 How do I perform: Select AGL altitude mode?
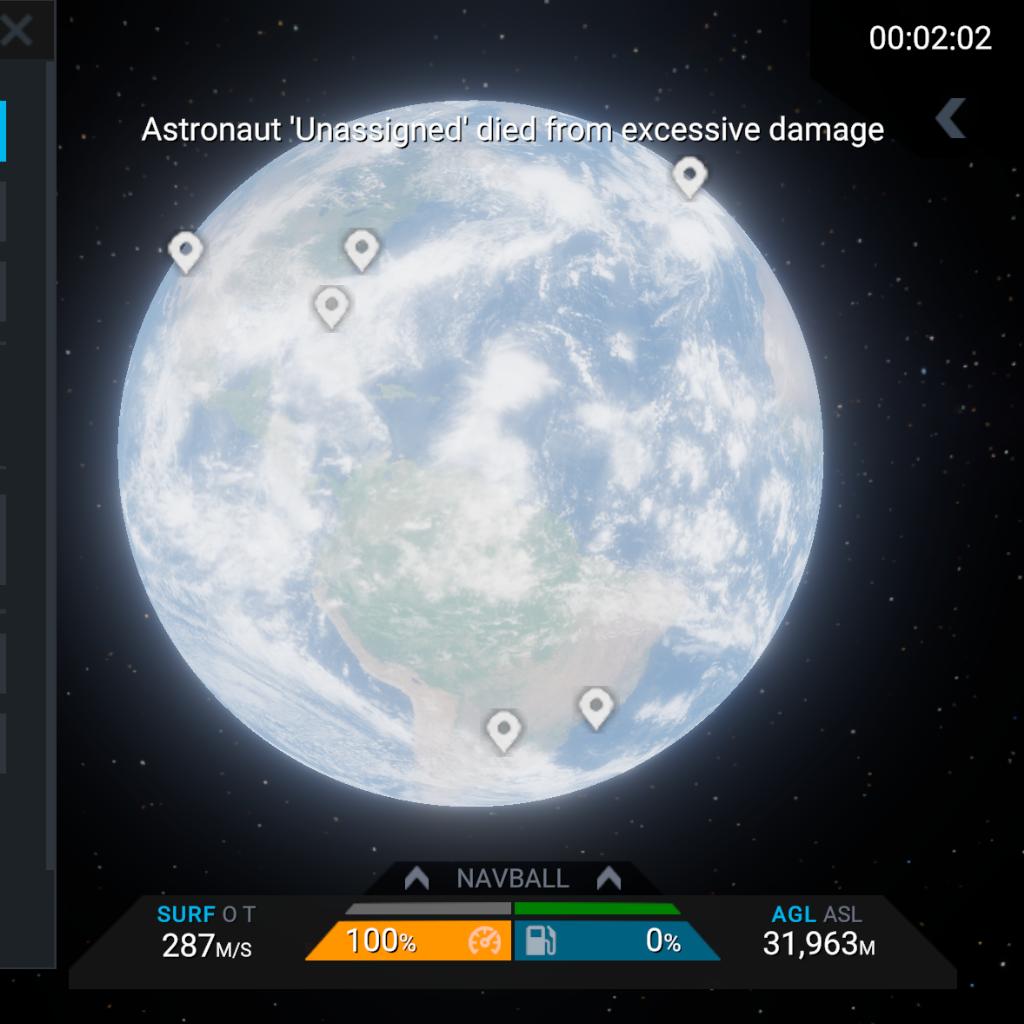(794, 914)
